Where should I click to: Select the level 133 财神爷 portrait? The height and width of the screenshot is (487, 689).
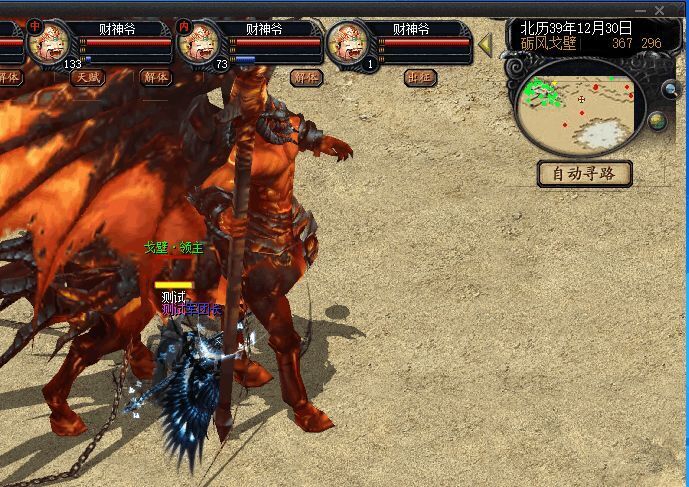49,44
